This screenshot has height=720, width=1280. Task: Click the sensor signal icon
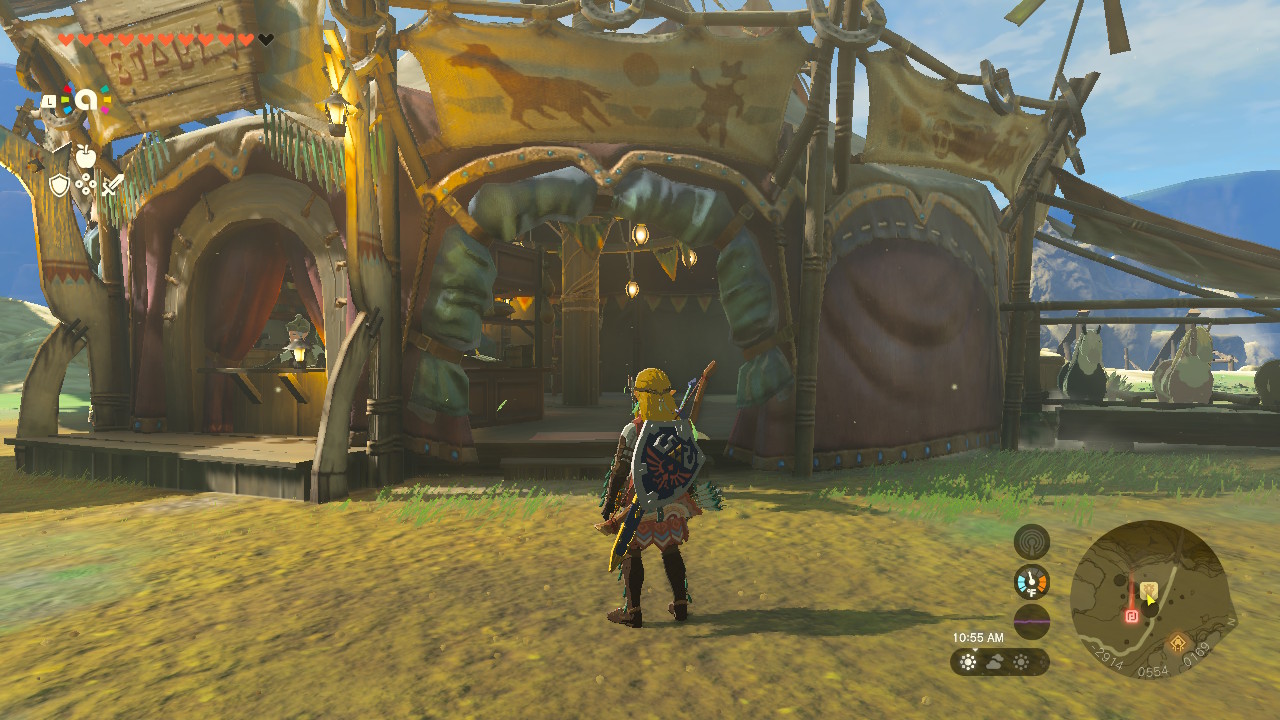(1031, 542)
